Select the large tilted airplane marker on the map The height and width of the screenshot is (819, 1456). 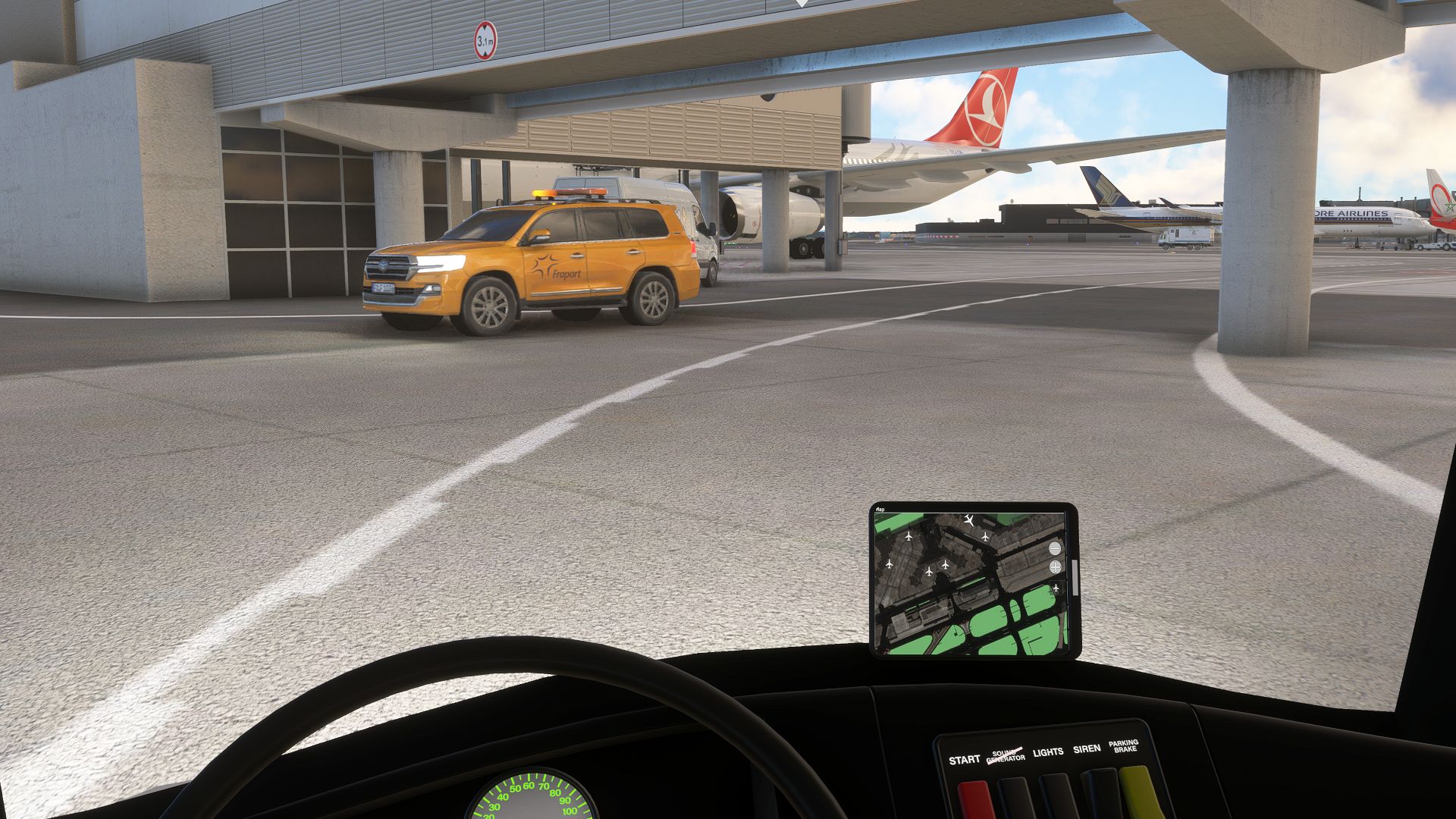[969, 520]
